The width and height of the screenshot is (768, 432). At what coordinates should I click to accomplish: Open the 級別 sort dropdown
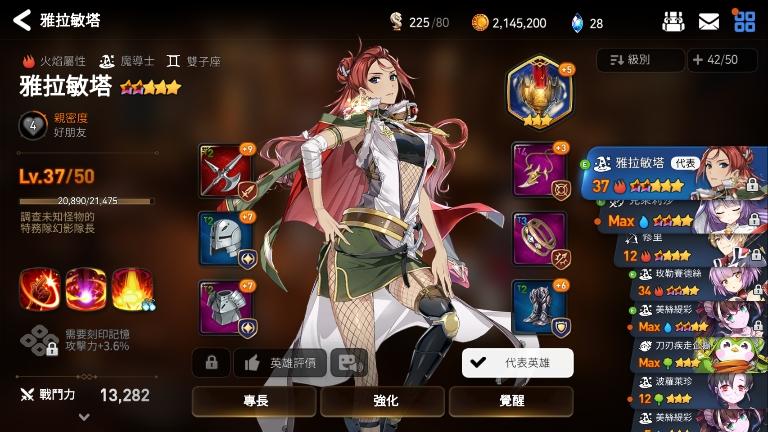point(640,60)
